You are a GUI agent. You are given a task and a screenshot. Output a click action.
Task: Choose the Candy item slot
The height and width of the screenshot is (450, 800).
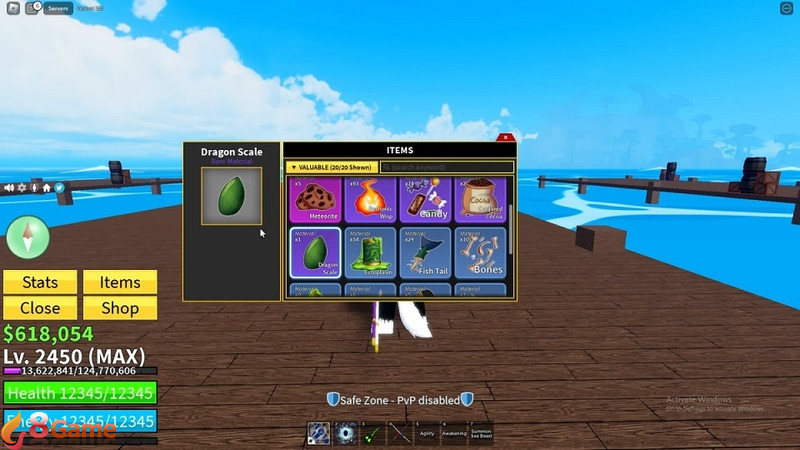pos(425,200)
